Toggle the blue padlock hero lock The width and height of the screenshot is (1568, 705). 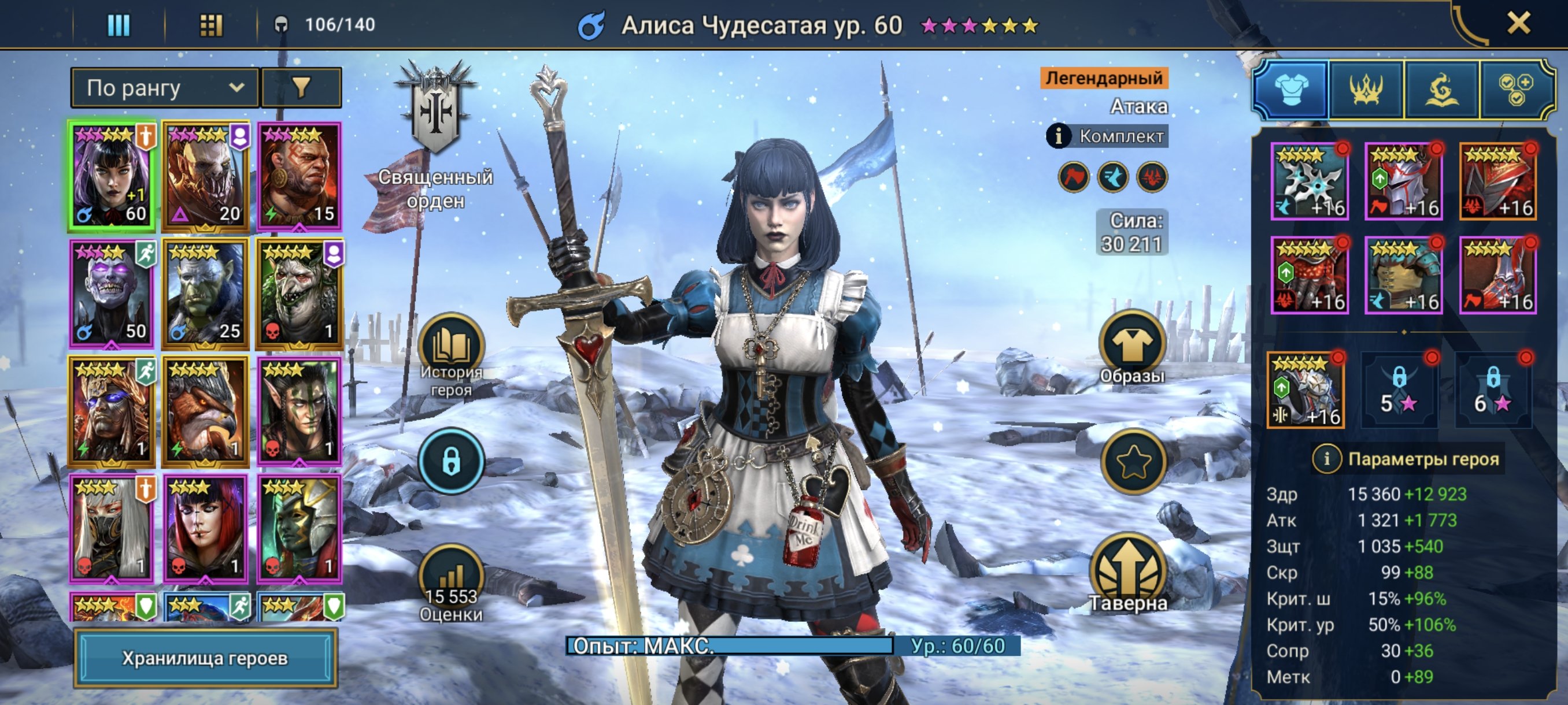450,461
